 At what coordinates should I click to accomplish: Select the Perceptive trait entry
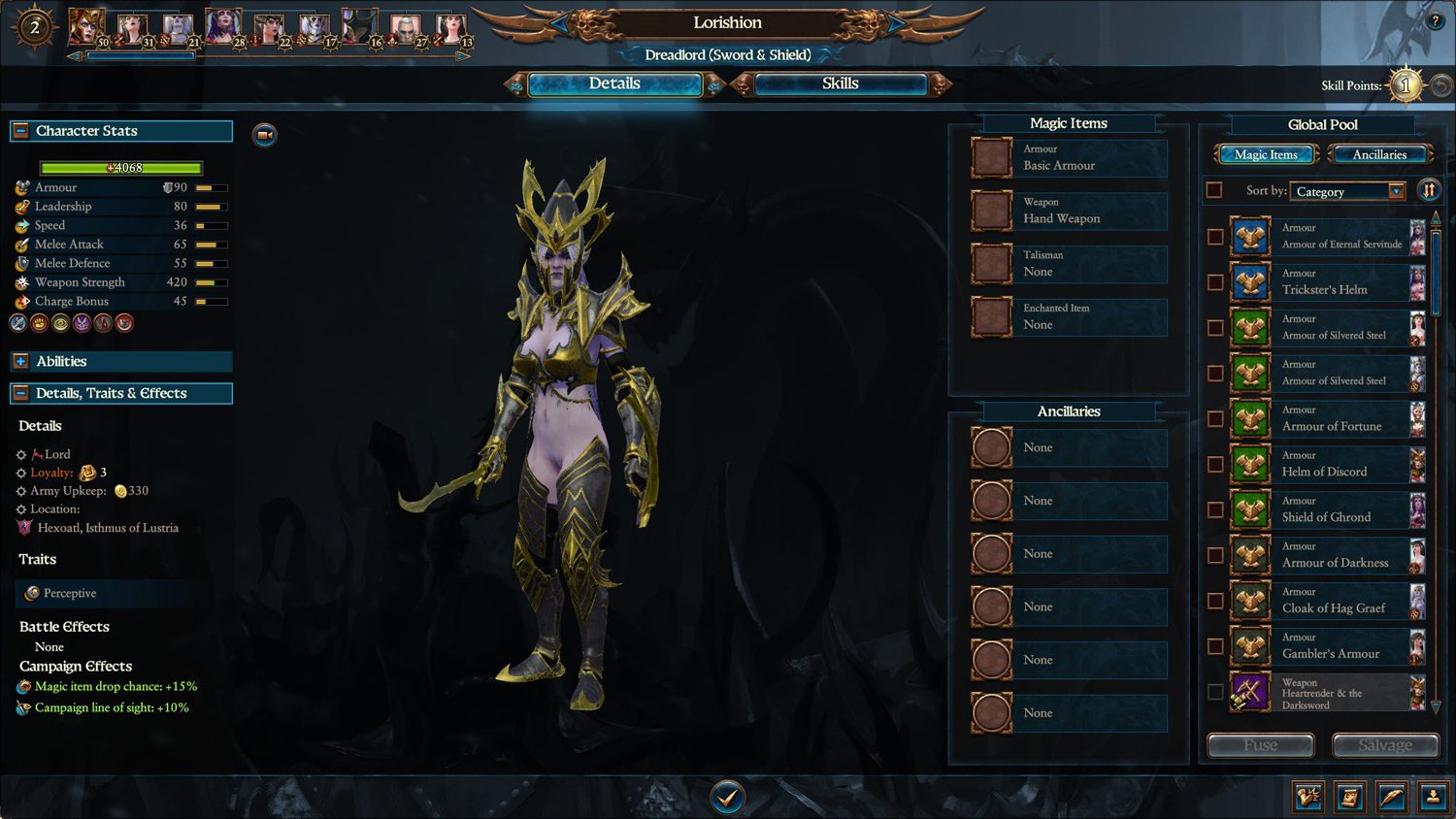pos(70,593)
